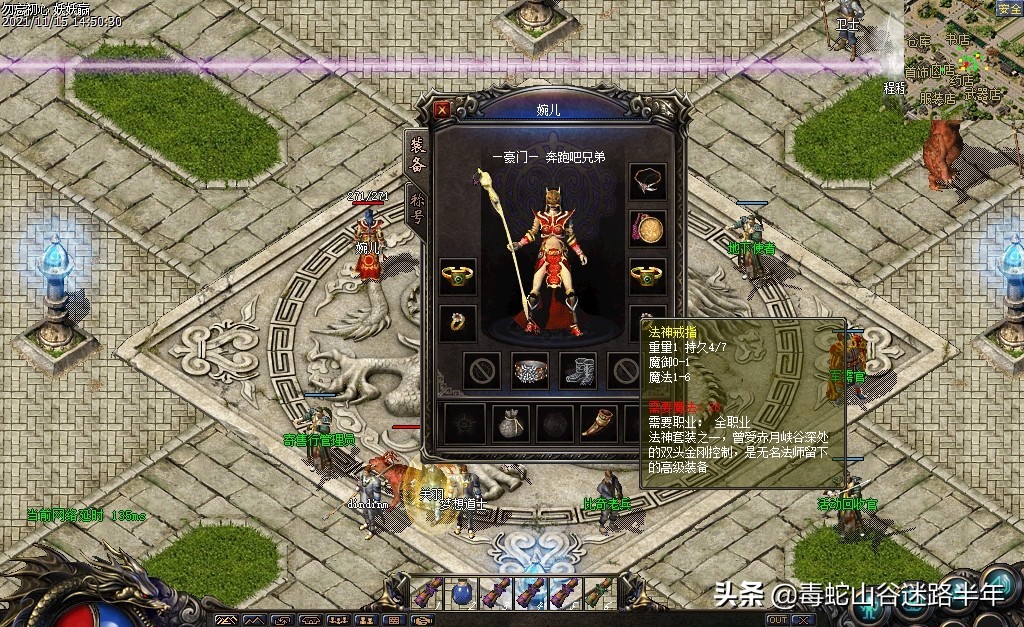
Task: Use the green scroll in hotbar
Action: [598, 593]
